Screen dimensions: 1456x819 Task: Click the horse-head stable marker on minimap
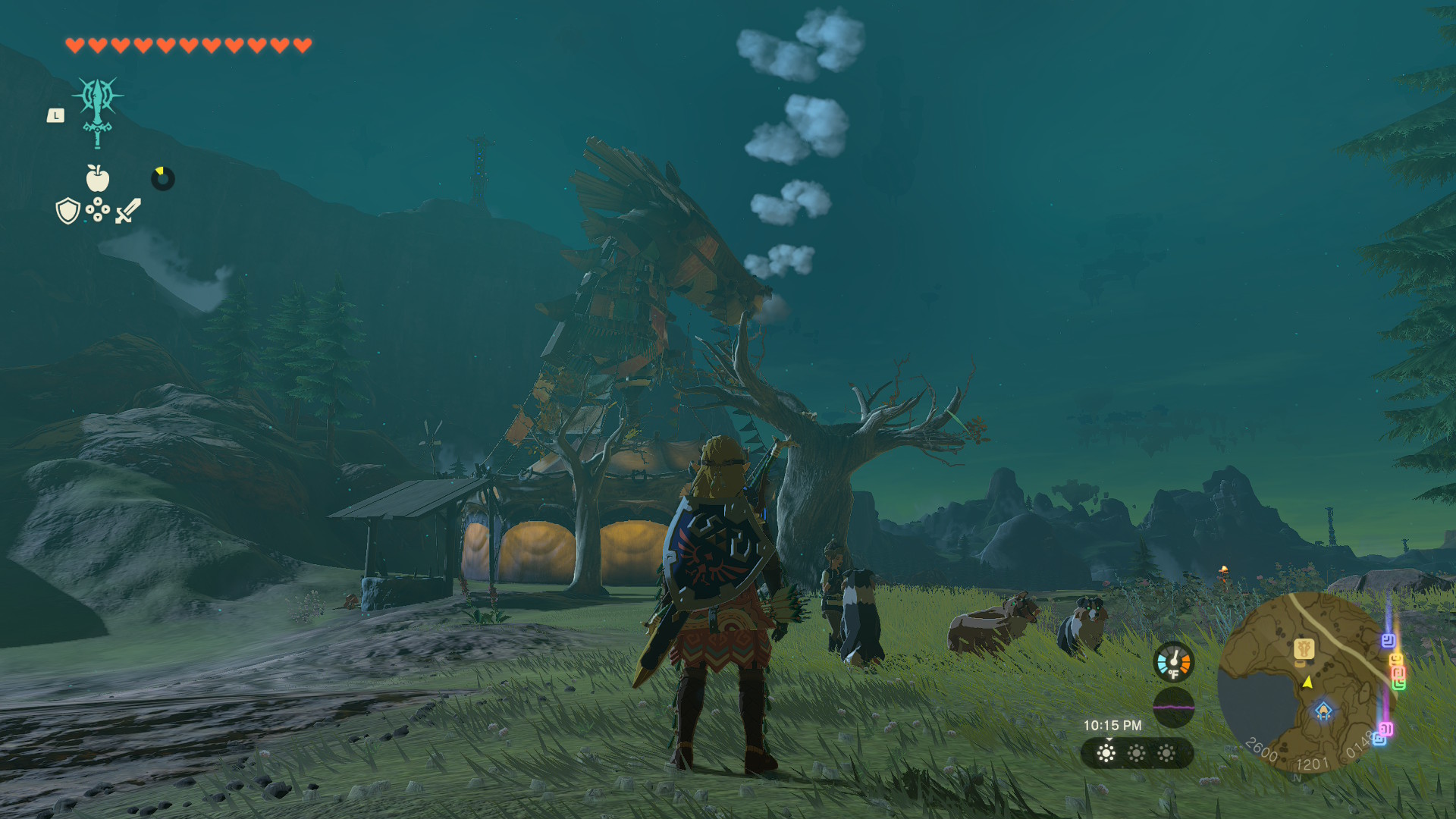[1304, 648]
